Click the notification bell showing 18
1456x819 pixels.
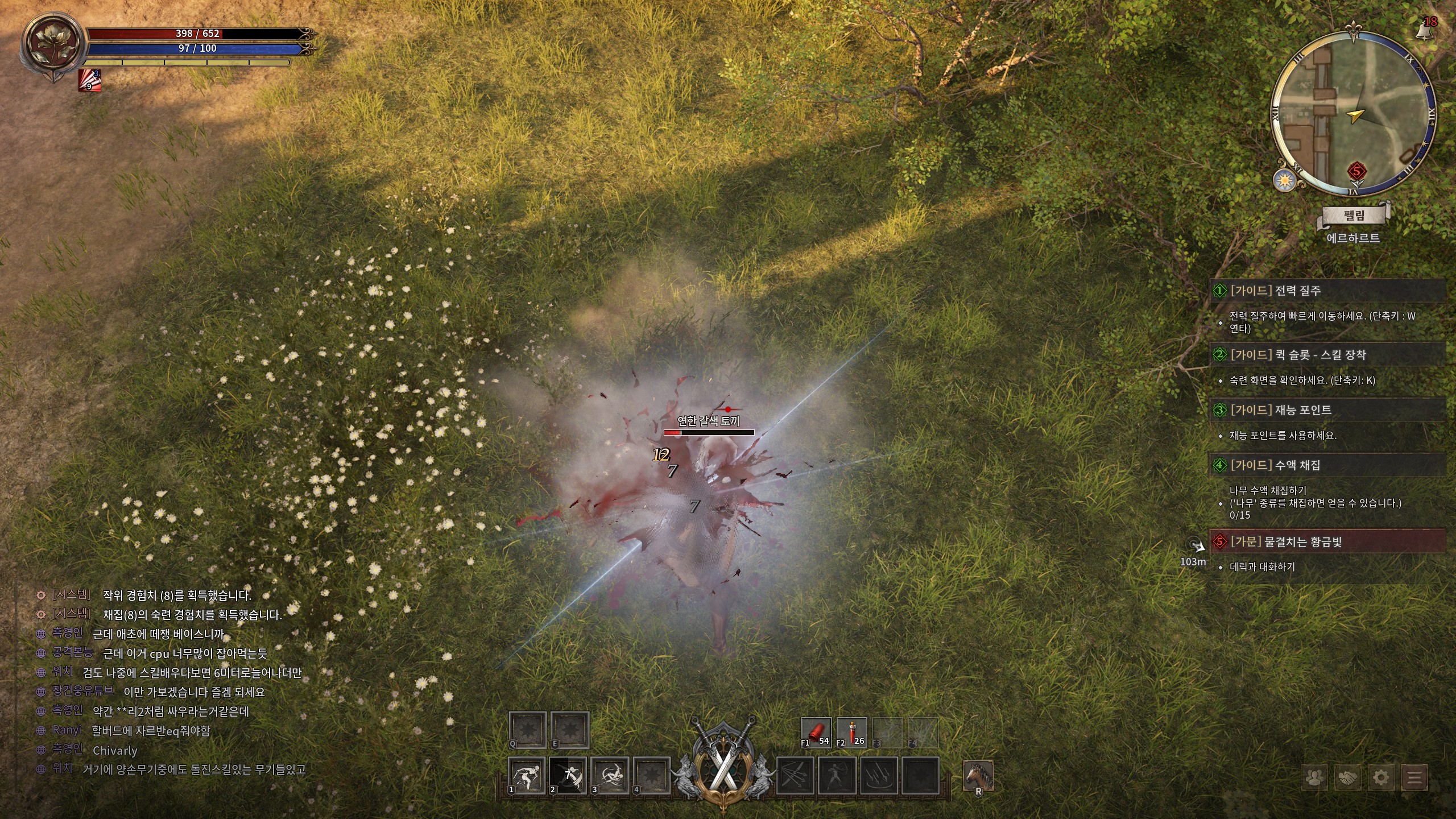coord(1426,28)
